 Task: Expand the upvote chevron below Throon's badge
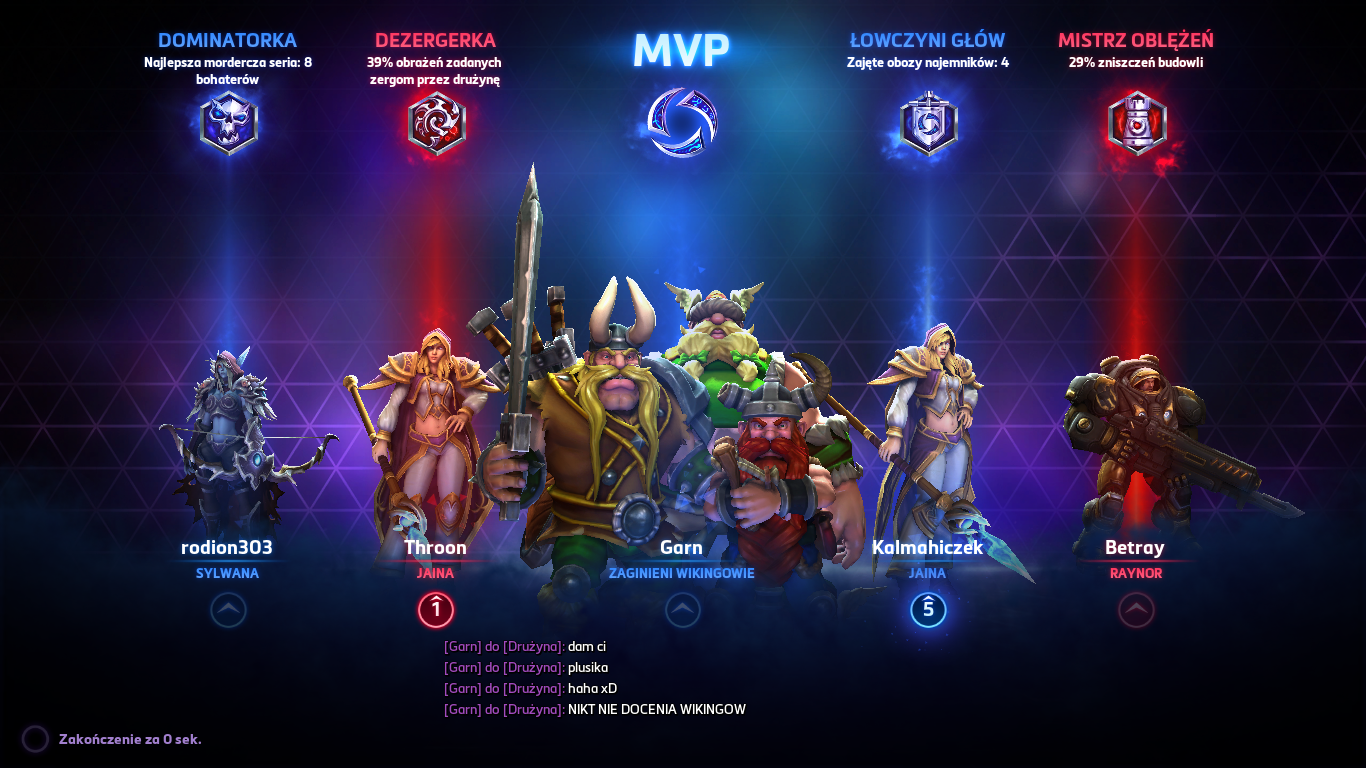coord(434,610)
